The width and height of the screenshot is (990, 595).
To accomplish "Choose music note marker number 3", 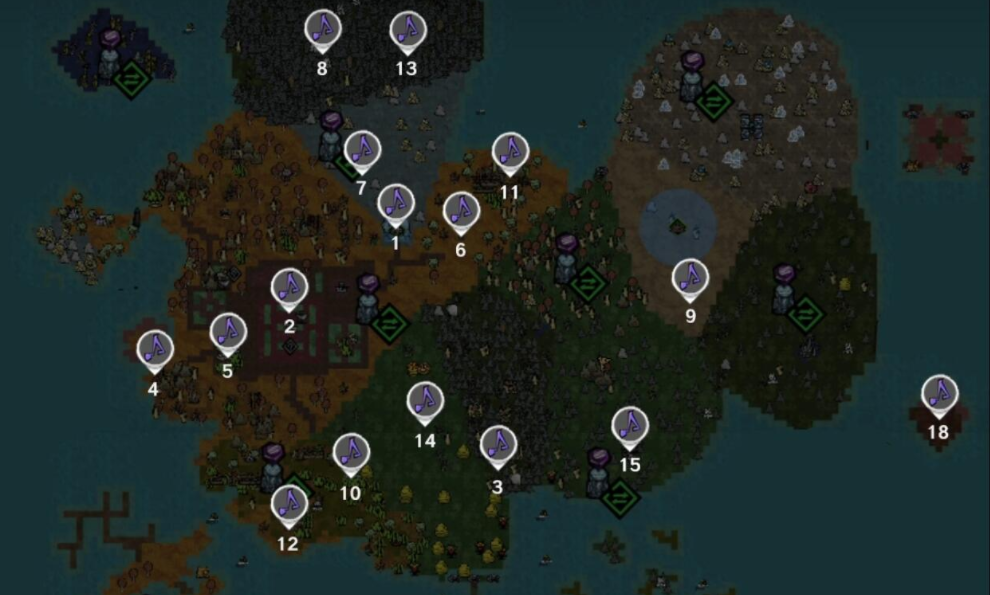I will (x=497, y=445).
